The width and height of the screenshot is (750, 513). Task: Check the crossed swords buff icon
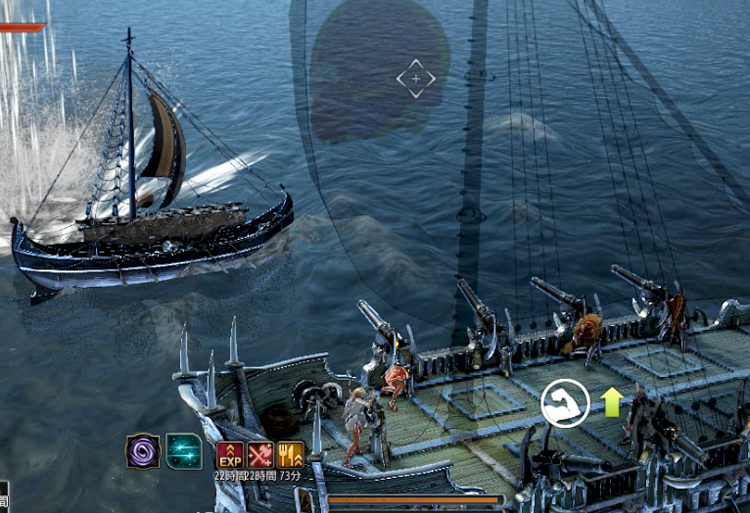point(260,455)
